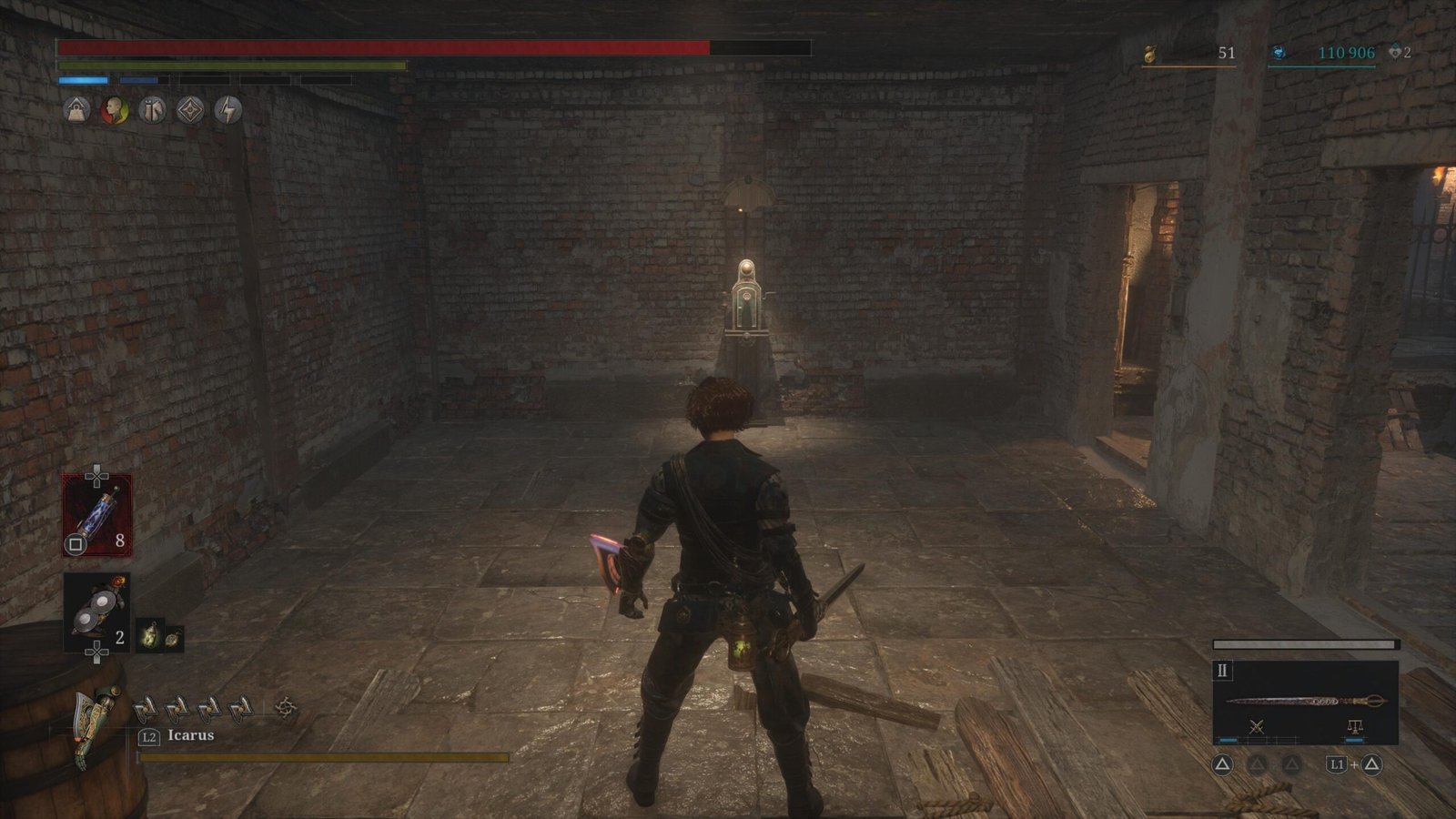Open the equipped sword weapon panel
1456x819 pixels.
pos(1305,702)
